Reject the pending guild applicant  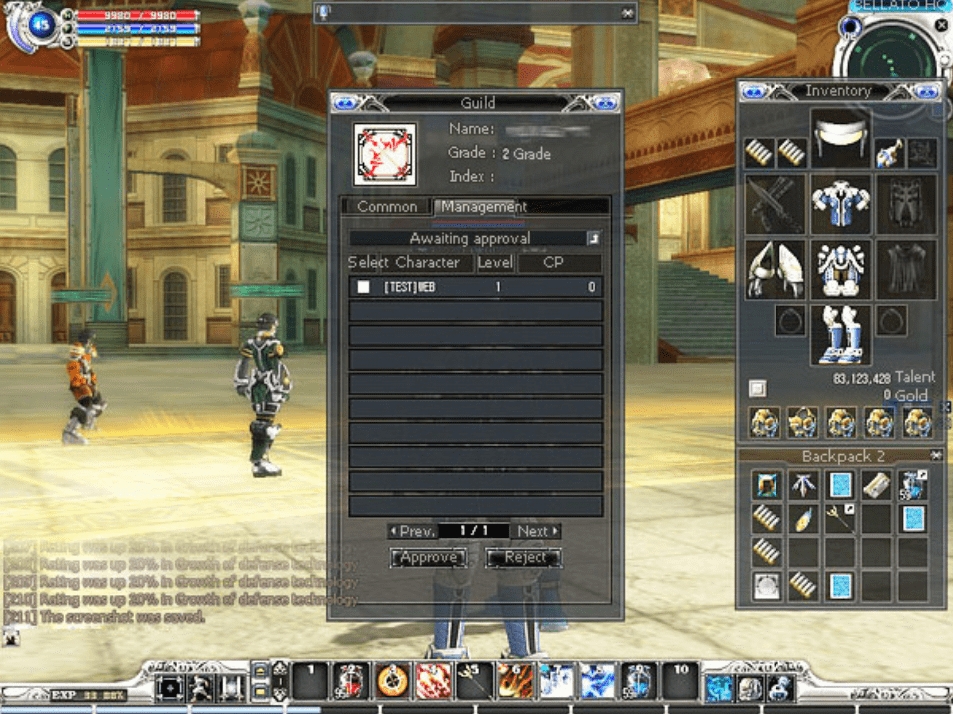[x=524, y=558]
